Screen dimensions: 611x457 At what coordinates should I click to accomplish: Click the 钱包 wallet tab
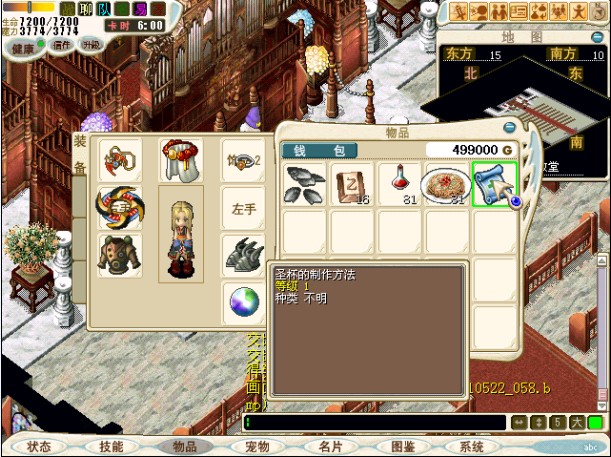coord(319,151)
